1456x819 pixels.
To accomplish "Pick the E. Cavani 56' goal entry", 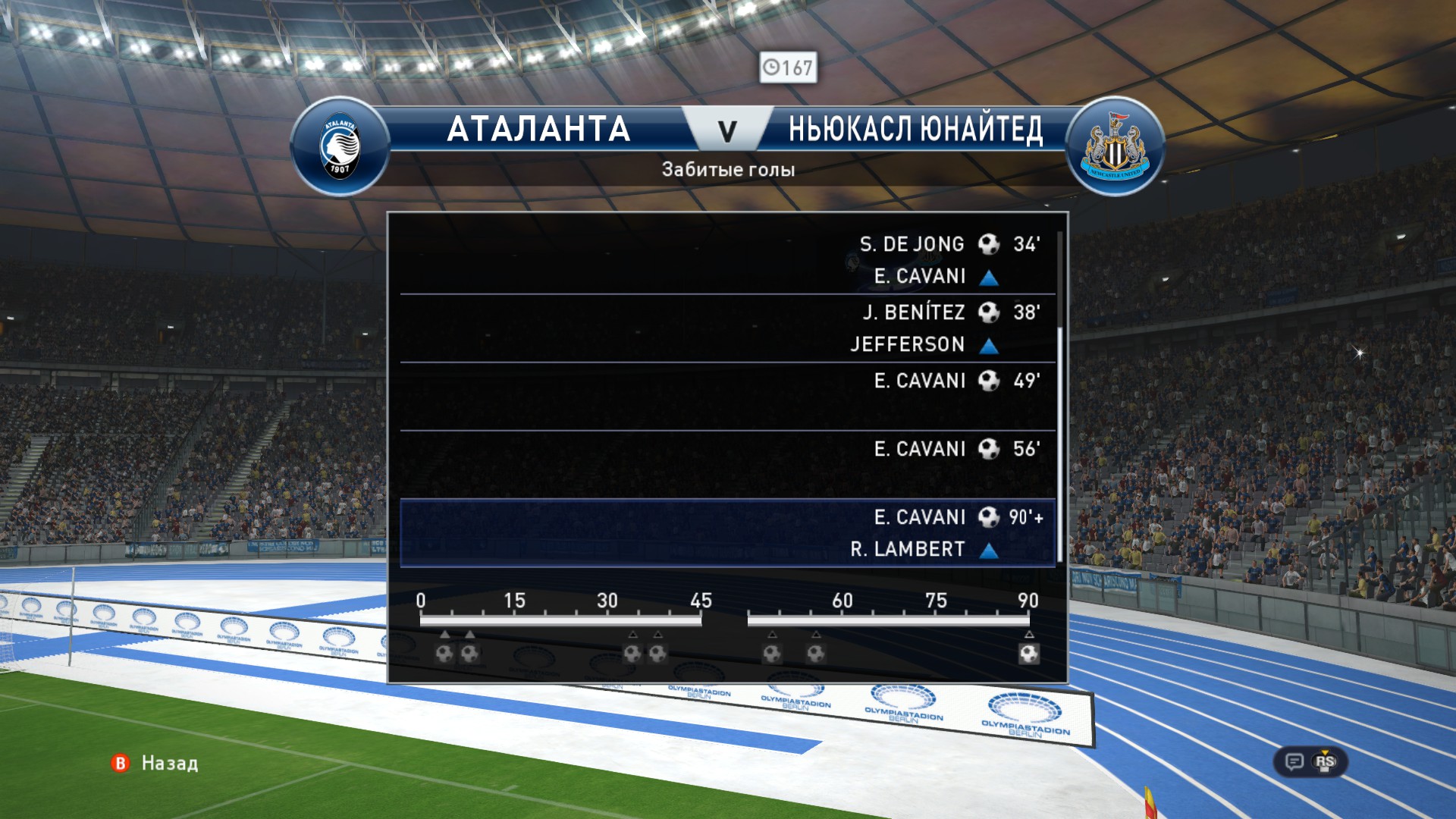I will point(728,464).
